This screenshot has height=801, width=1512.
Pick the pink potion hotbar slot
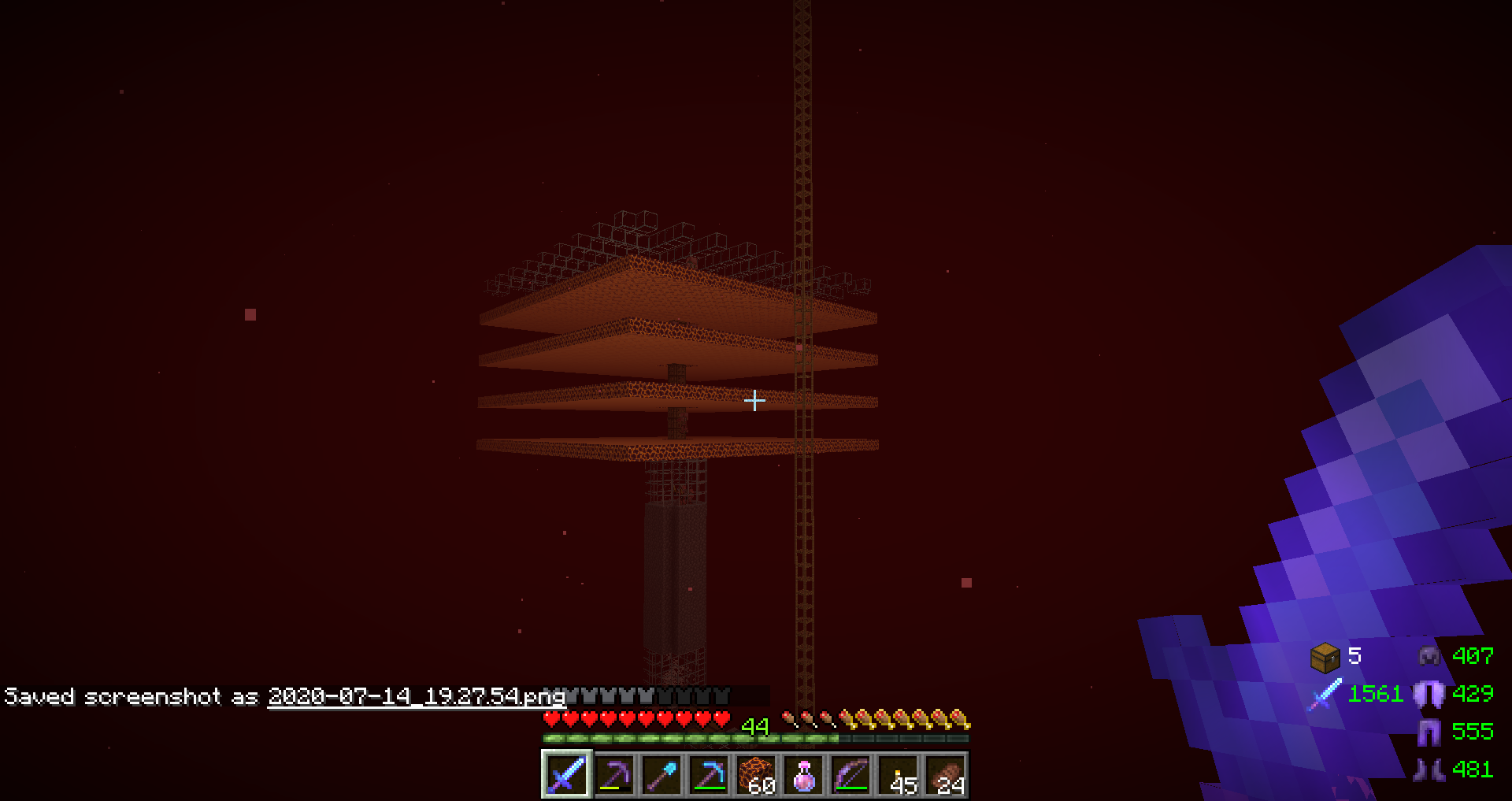pyautogui.click(x=803, y=775)
